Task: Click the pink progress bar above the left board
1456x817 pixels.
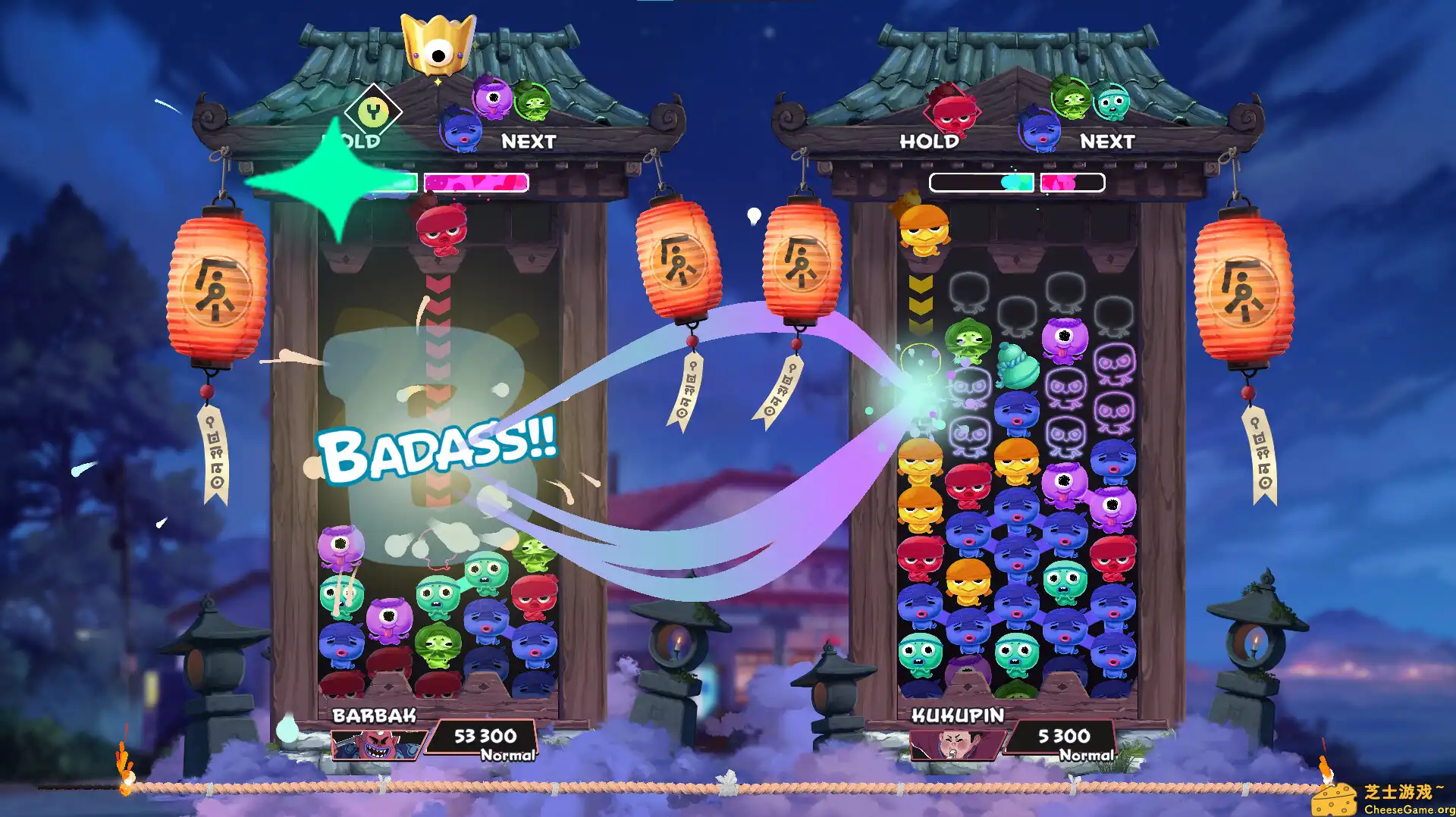Action: 478,182
